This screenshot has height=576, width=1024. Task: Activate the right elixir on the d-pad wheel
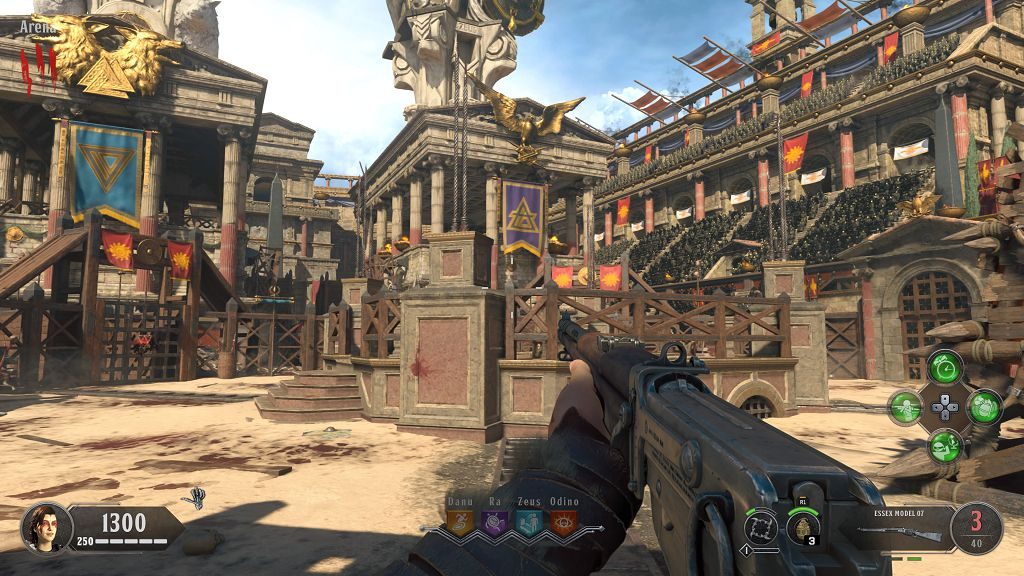tap(984, 406)
